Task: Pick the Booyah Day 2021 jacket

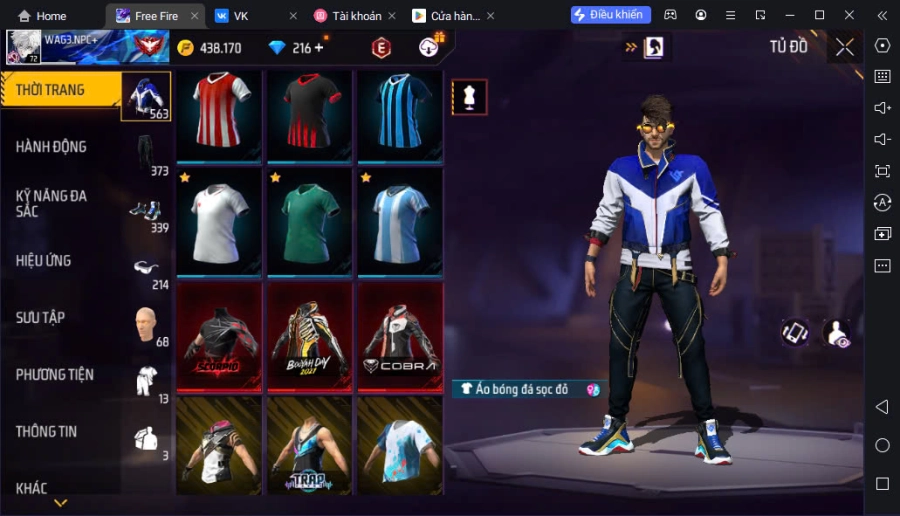Action: 310,337
